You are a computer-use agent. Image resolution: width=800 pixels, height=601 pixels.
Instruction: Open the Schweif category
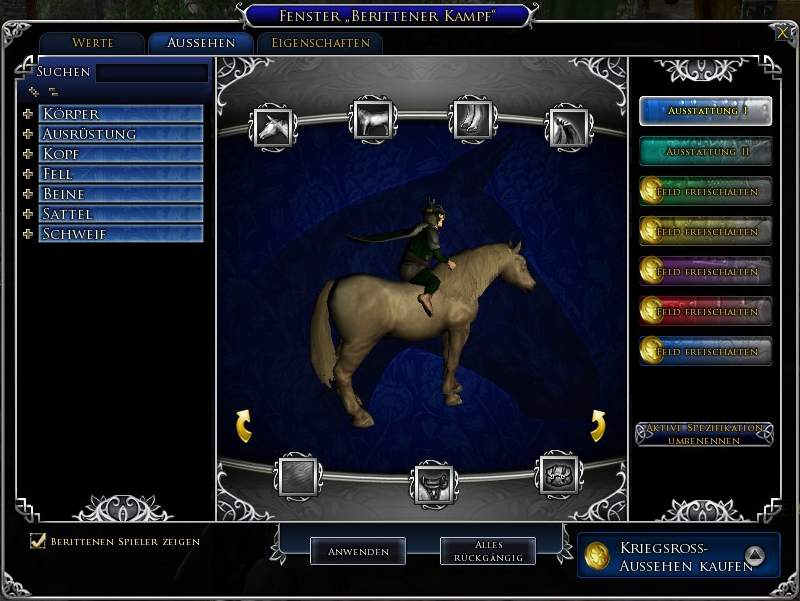[28, 234]
